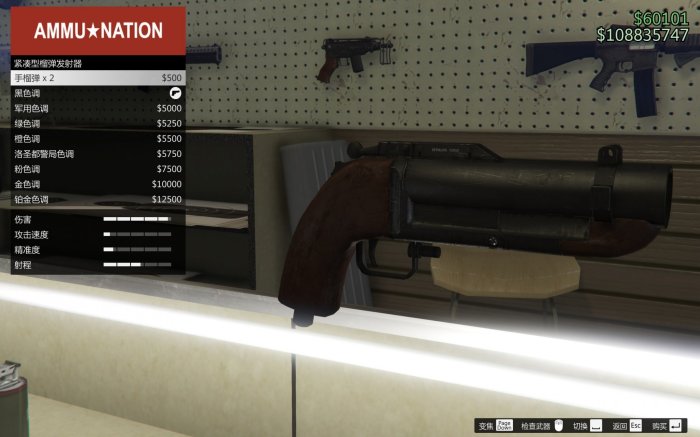Pick the 军用色调 tint for $5000

tap(97, 108)
